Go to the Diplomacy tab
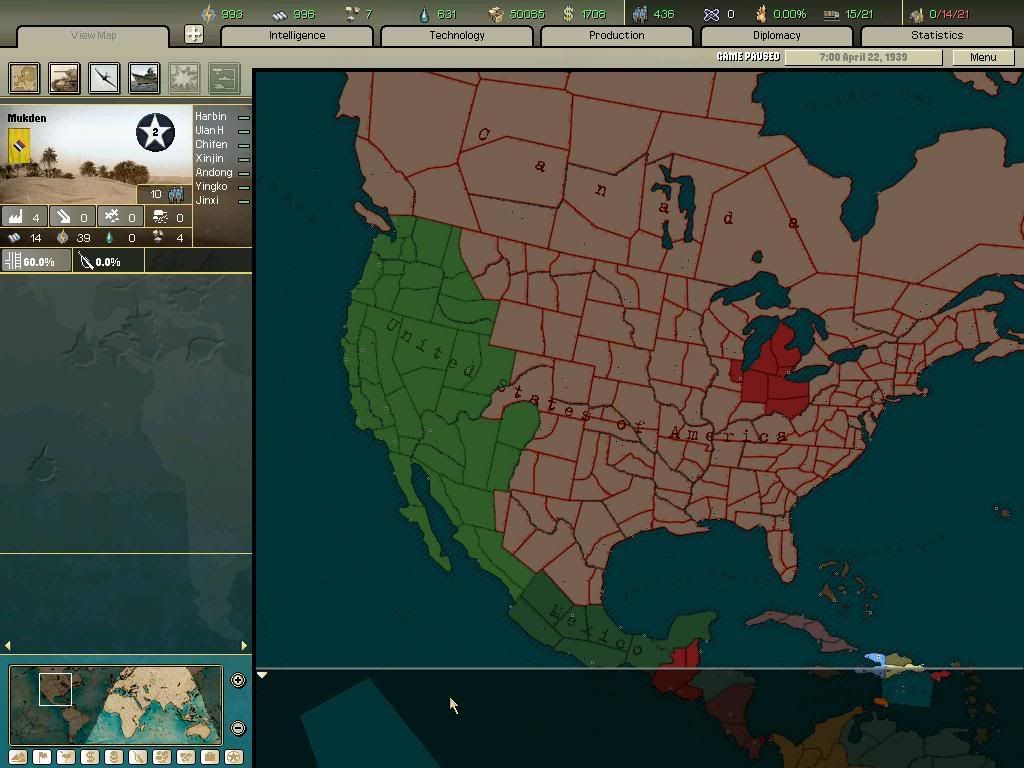1024x768 pixels. pyautogui.click(x=776, y=36)
